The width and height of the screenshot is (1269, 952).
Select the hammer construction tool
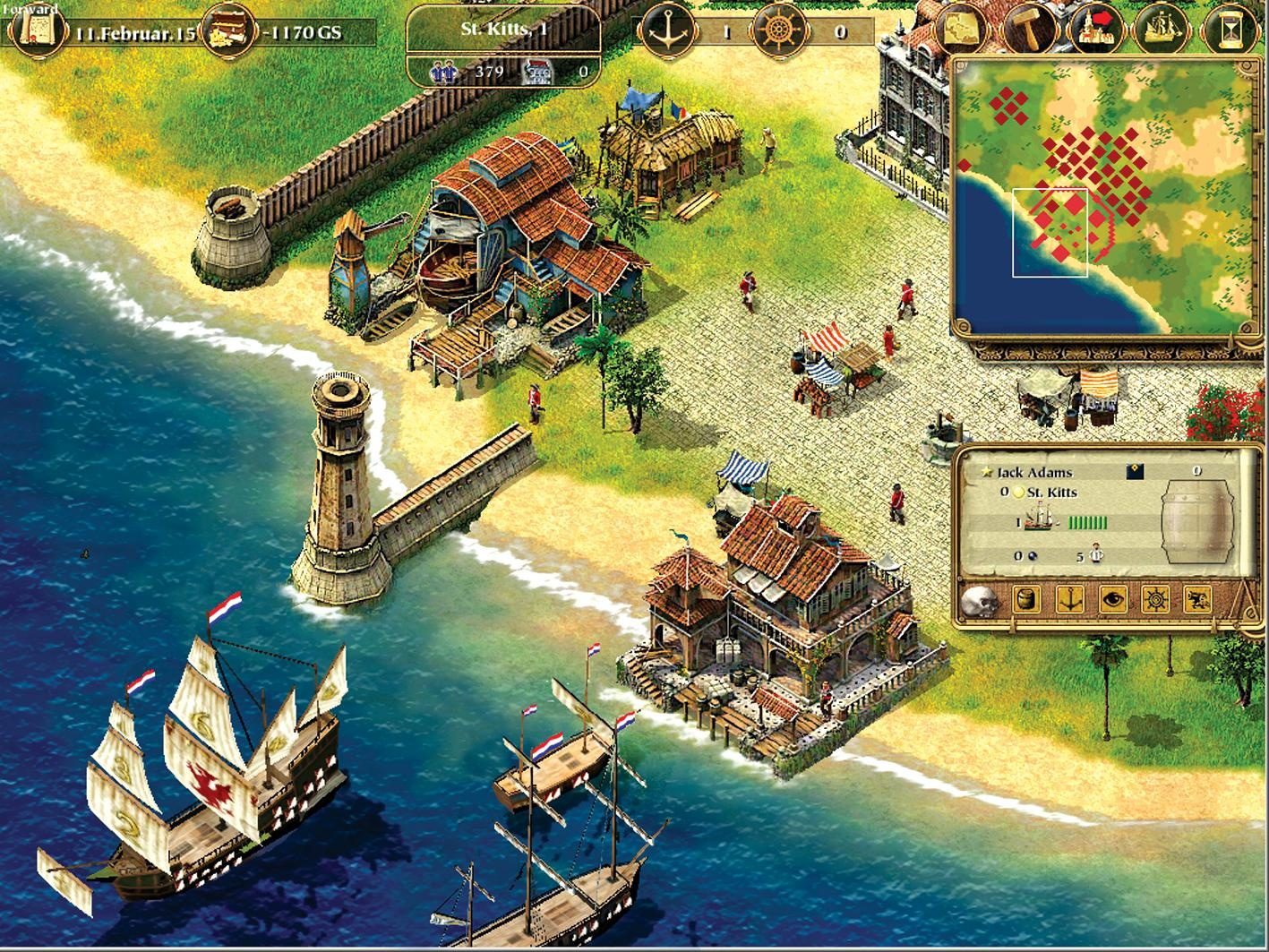click(x=1028, y=27)
